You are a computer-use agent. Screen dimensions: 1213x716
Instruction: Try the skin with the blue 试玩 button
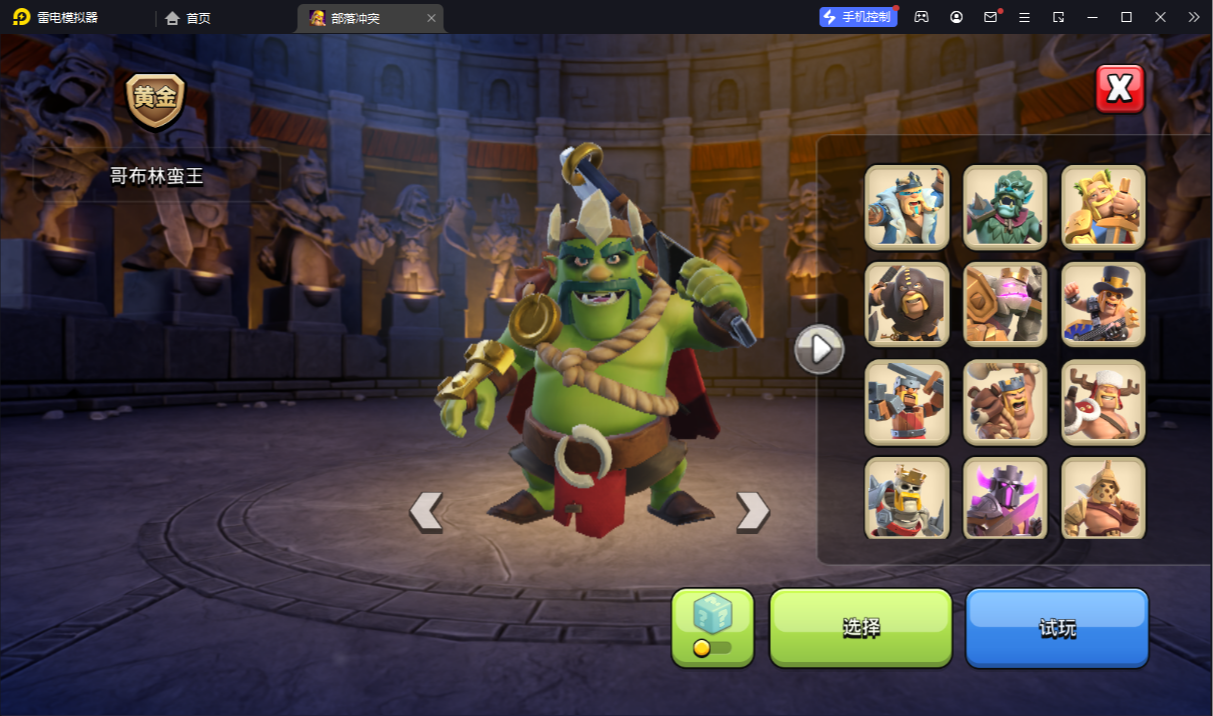(1057, 627)
